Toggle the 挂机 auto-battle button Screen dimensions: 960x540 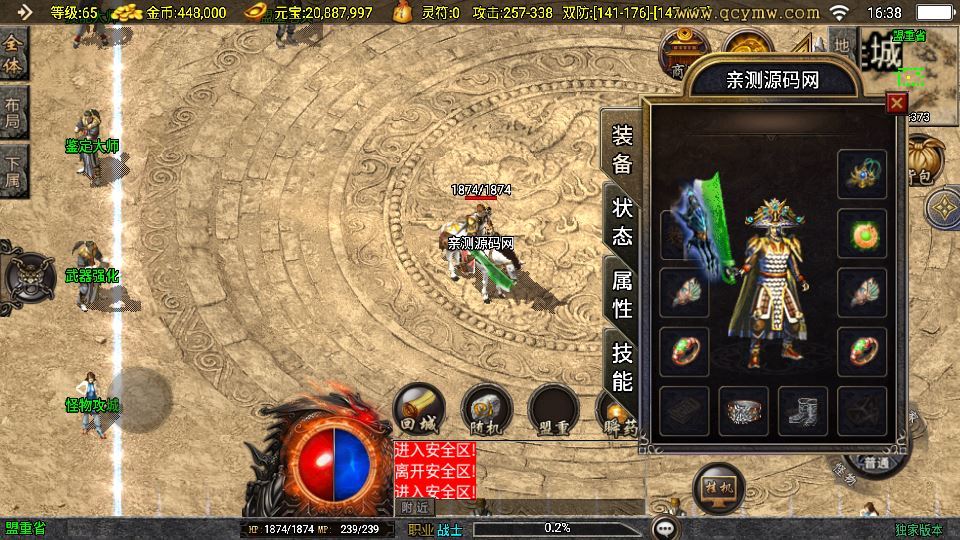coord(718,488)
